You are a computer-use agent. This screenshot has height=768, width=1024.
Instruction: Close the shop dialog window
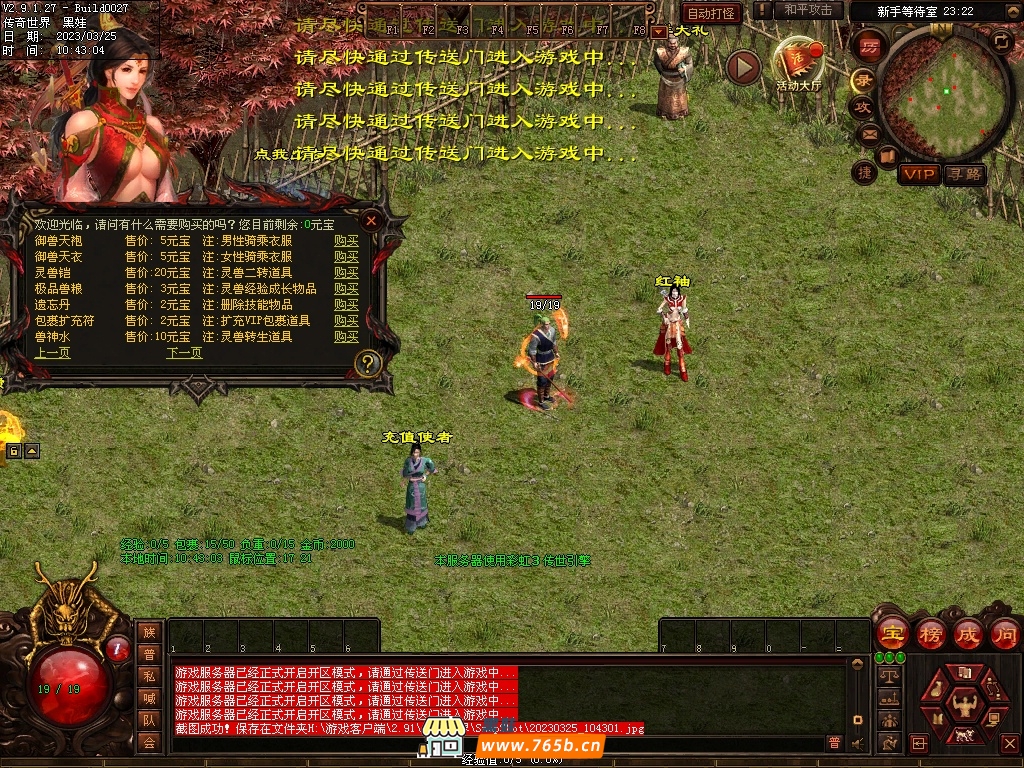(x=371, y=220)
